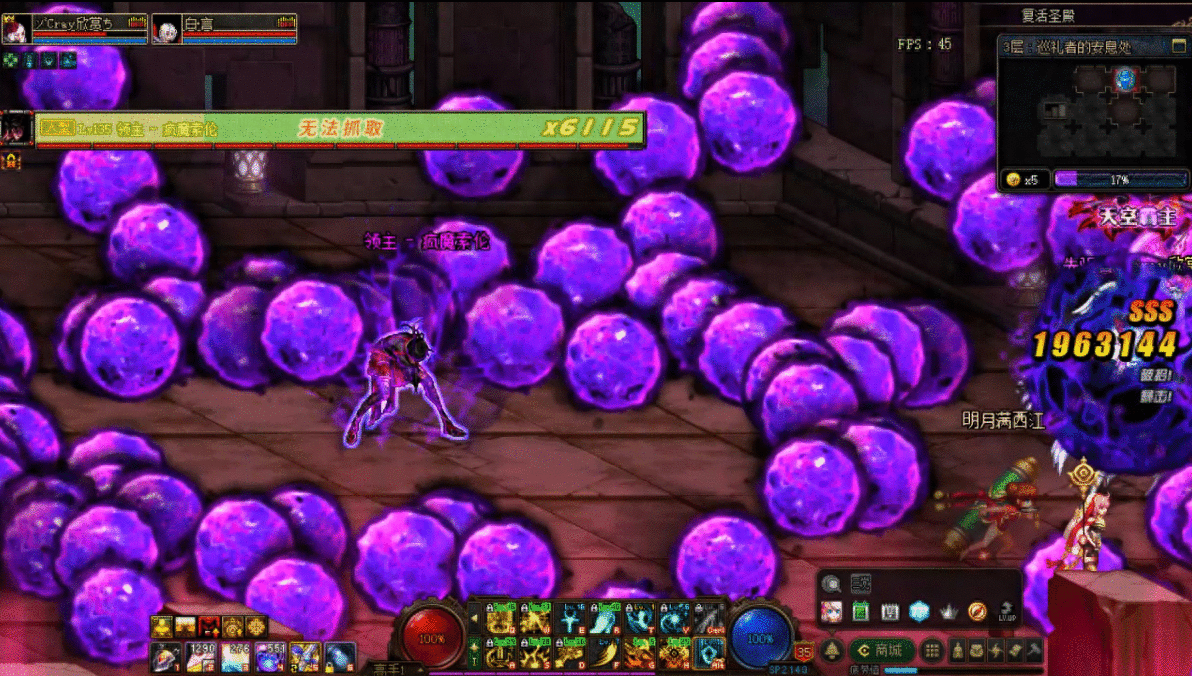Open the magnifying glass search icon
1192x676 pixels.
pos(831,583)
